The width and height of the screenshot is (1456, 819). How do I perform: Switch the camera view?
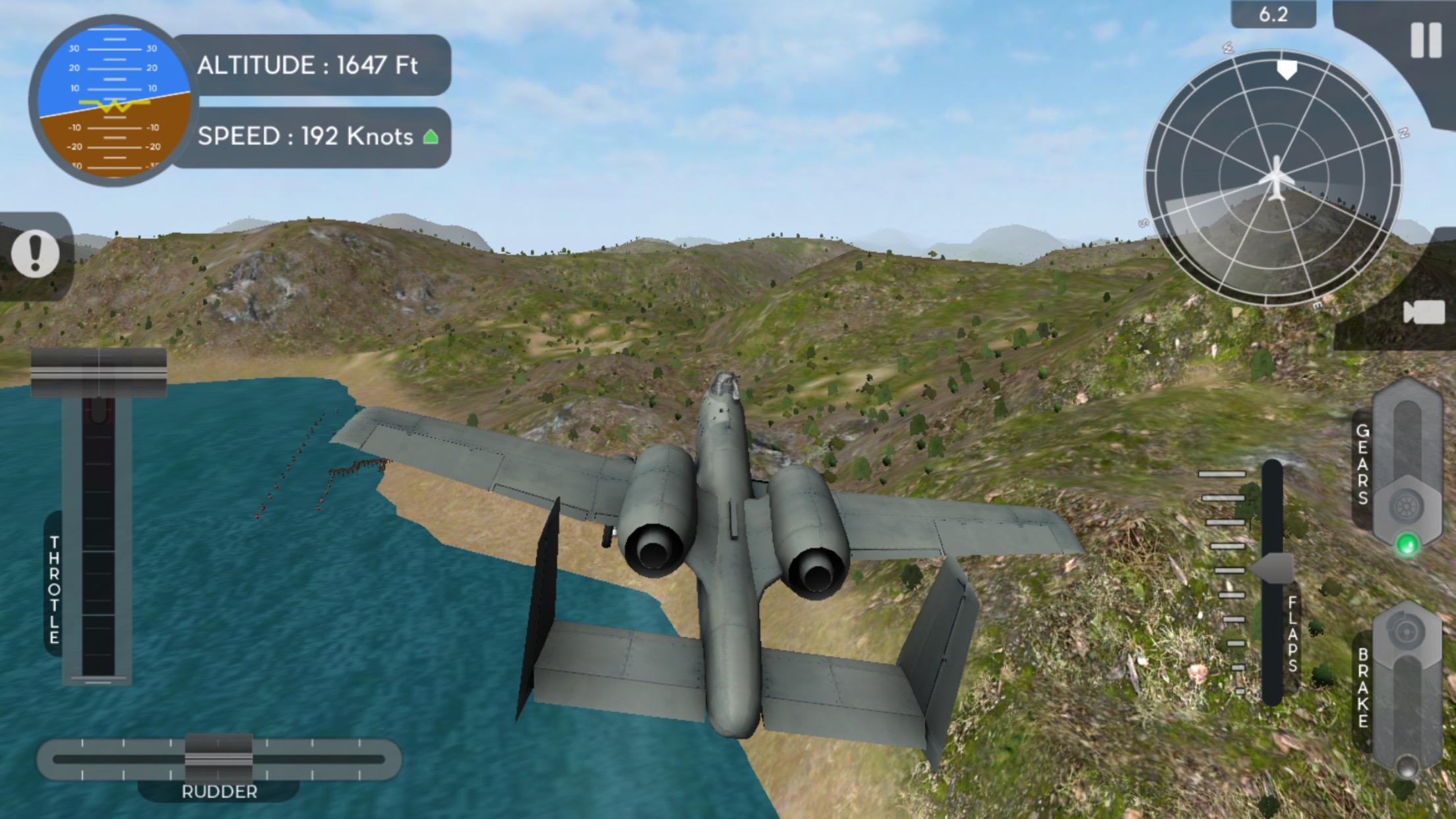coord(1423,313)
